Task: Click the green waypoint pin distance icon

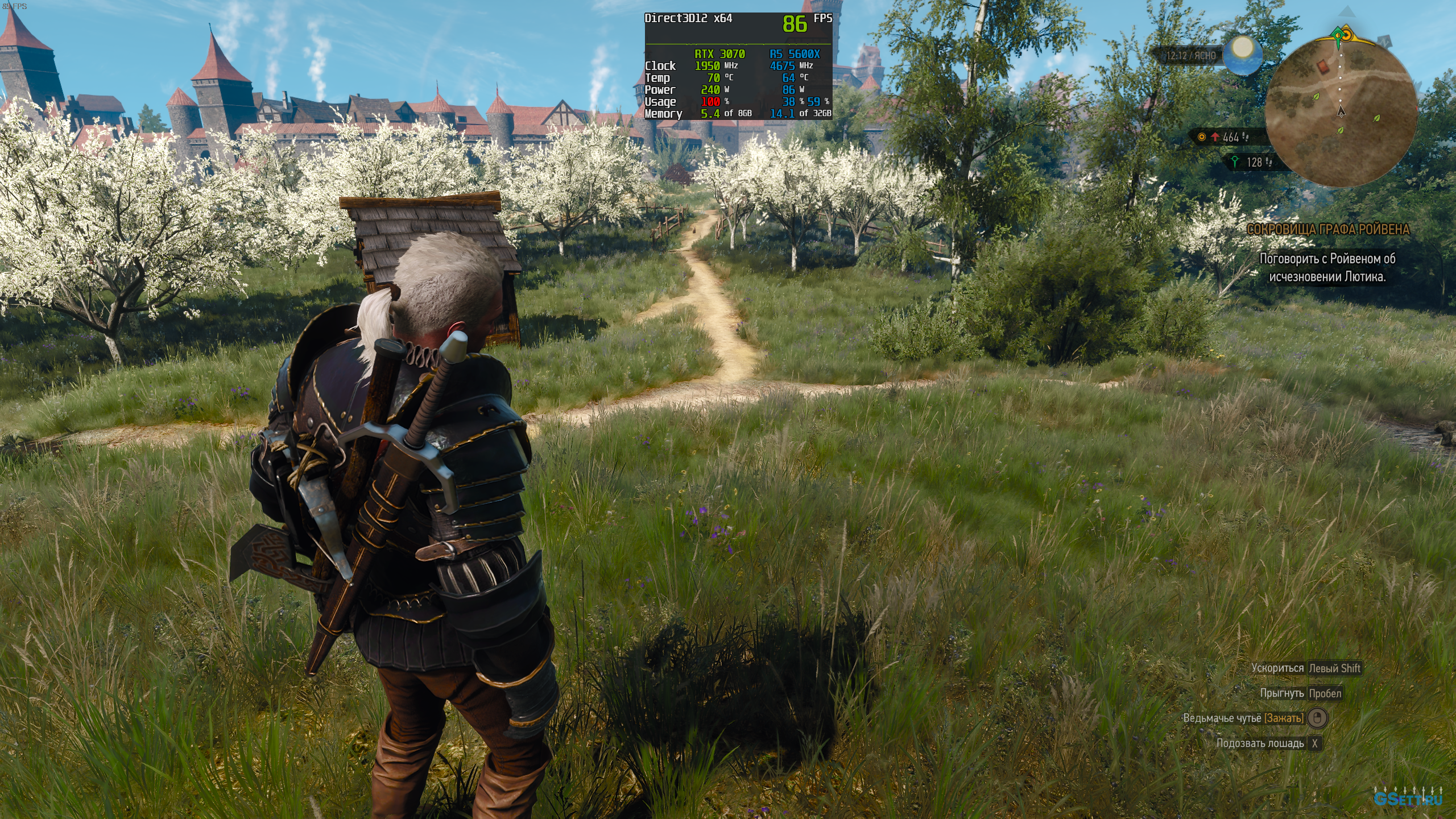Action: pos(1235,162)
